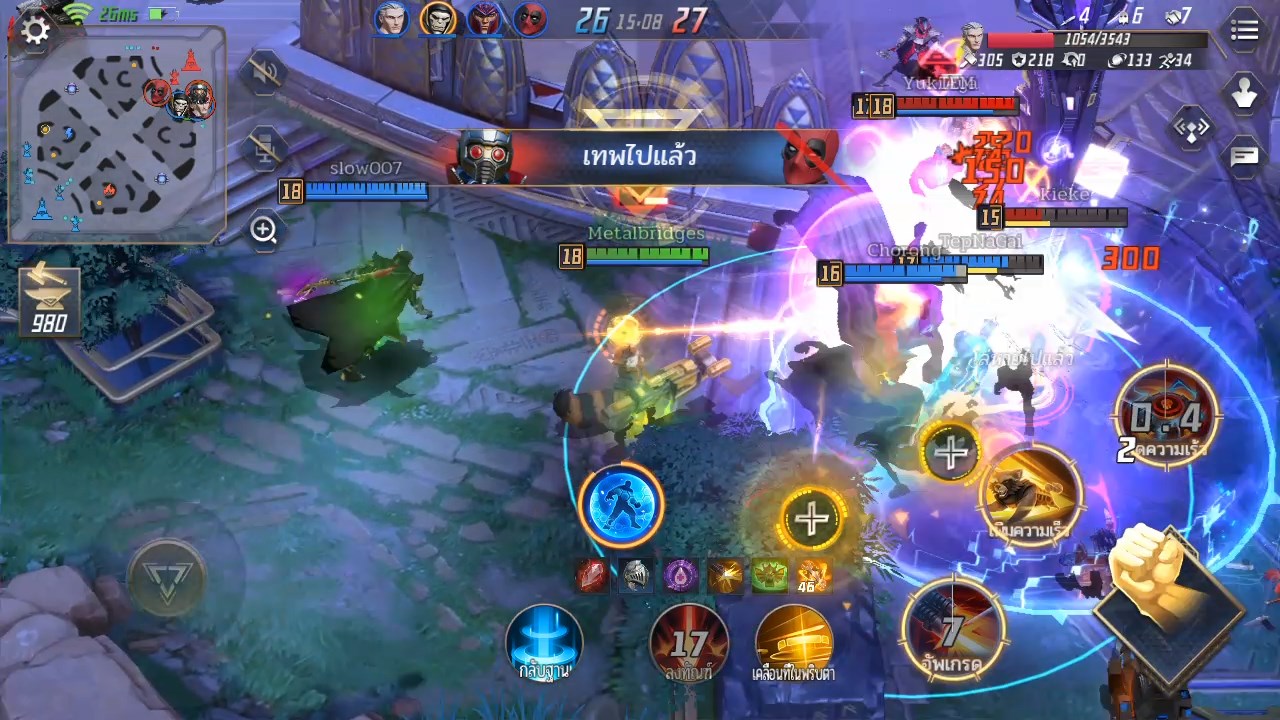Viewport: 1280px width, 720px height.
Task: Toggle the muted speaker icon
Action: [264, 74]
